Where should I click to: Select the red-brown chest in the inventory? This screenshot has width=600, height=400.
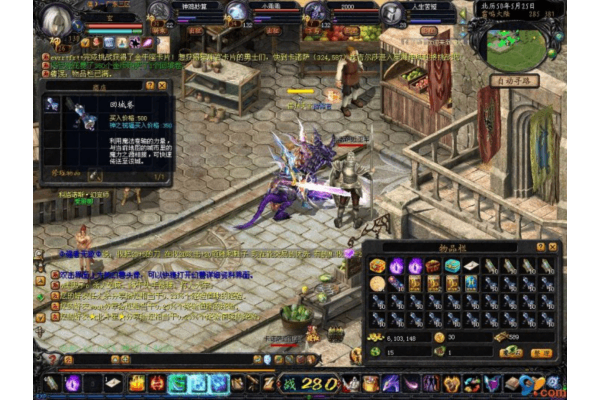pos(433,266)
